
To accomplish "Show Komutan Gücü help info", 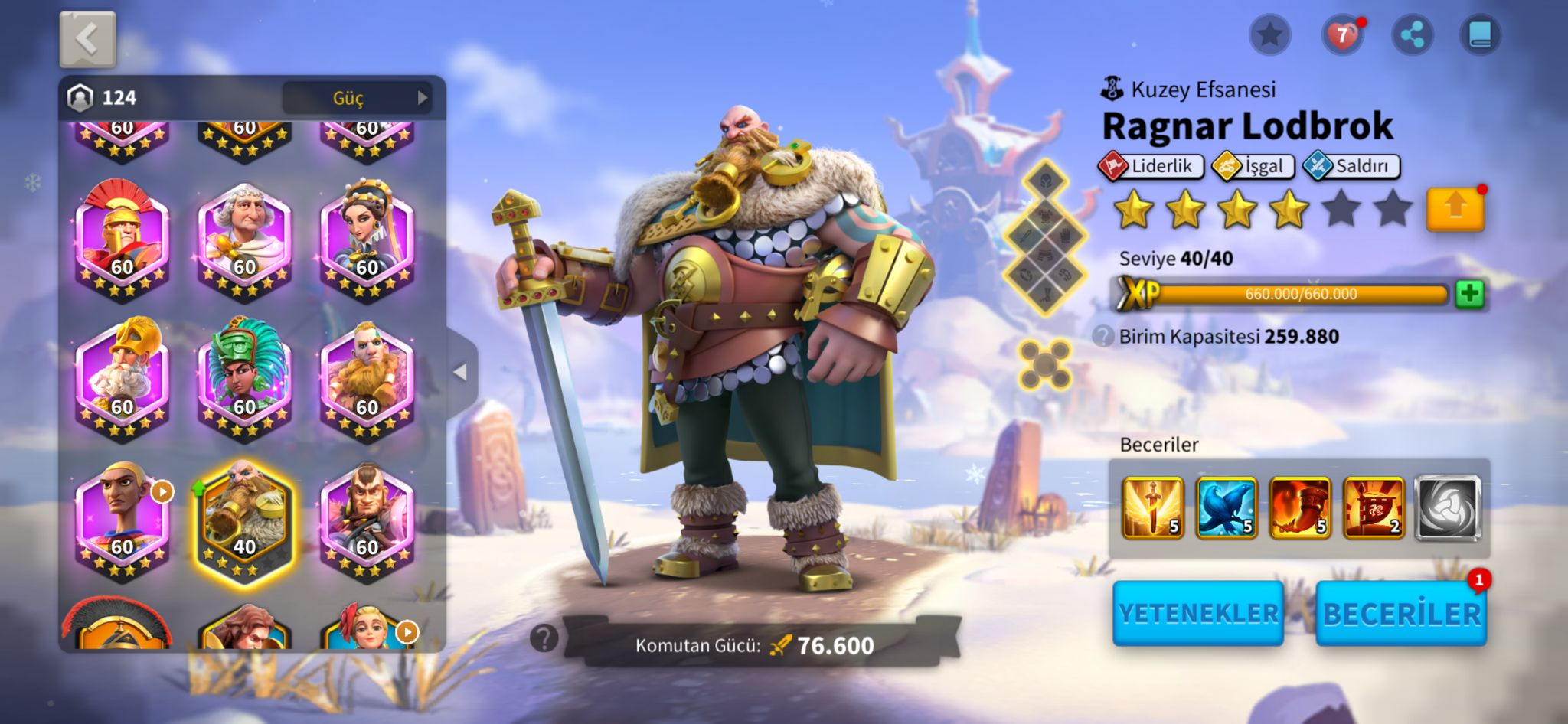I will point(544,638).
